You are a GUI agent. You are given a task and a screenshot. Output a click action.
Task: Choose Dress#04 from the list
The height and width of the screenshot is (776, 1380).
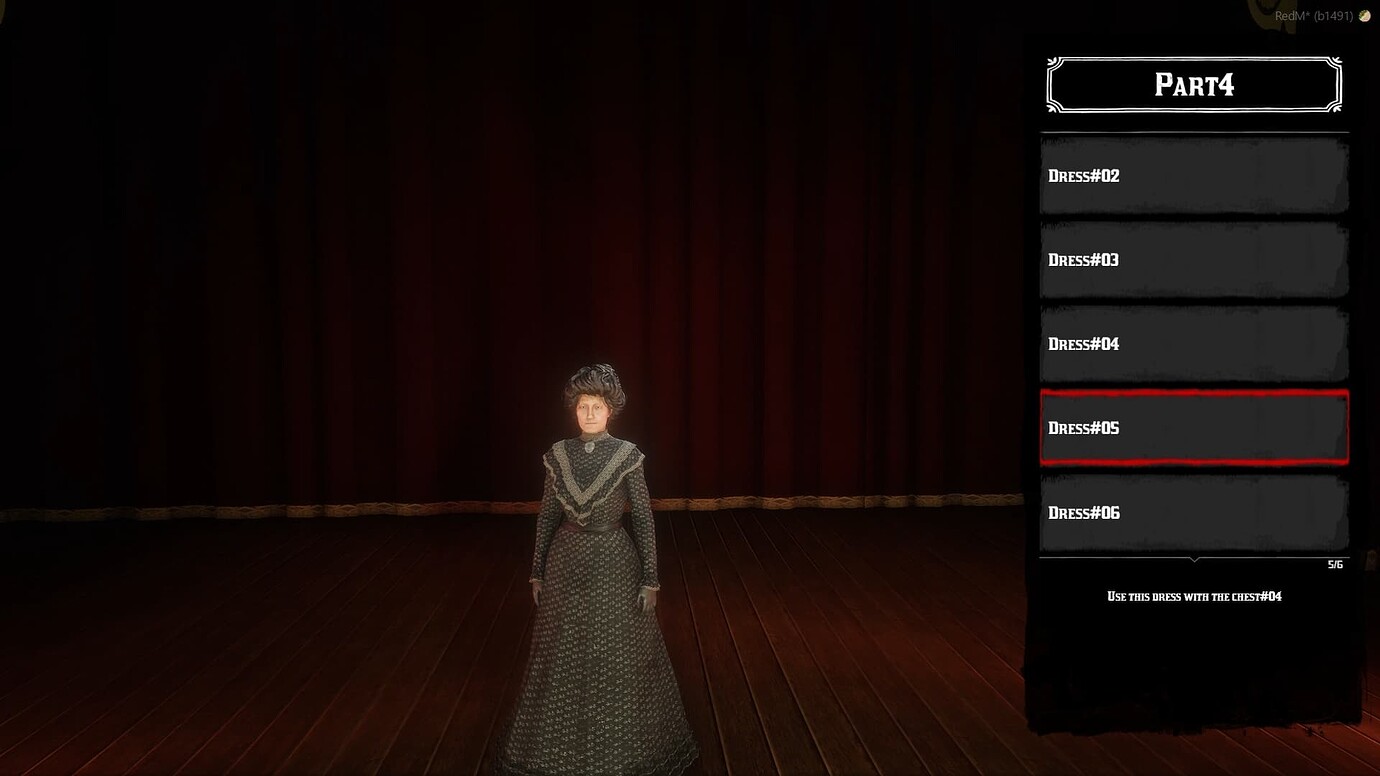coord(1194,344)
